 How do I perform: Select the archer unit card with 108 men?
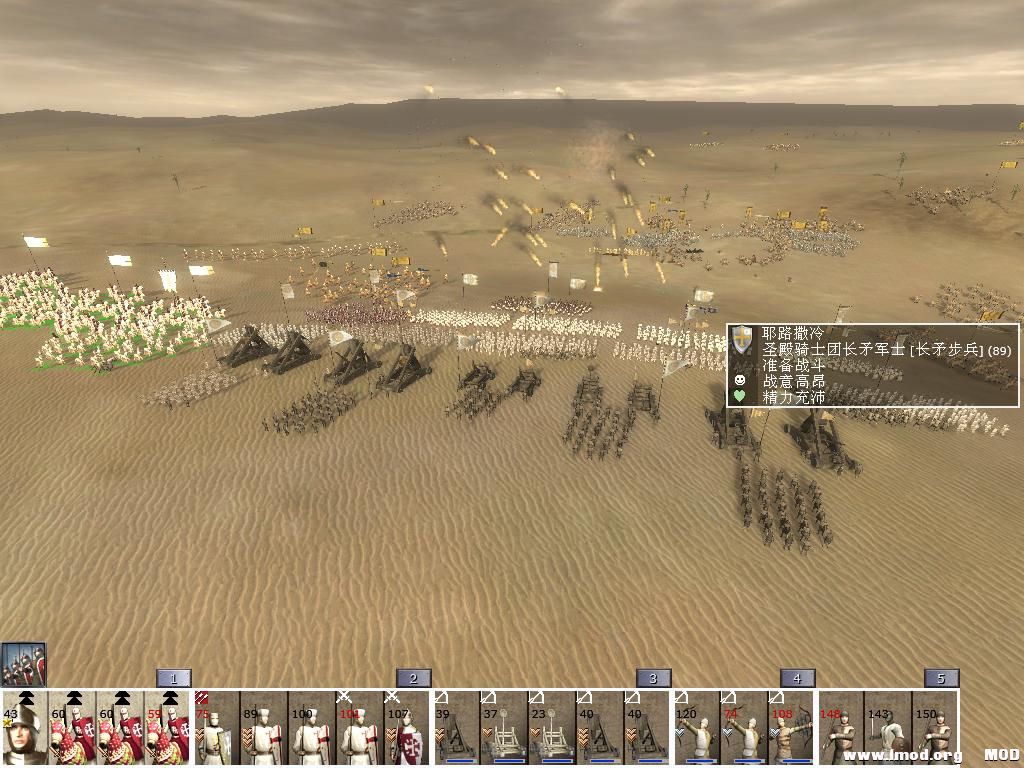pyautogui.click(x=792, y=730)
